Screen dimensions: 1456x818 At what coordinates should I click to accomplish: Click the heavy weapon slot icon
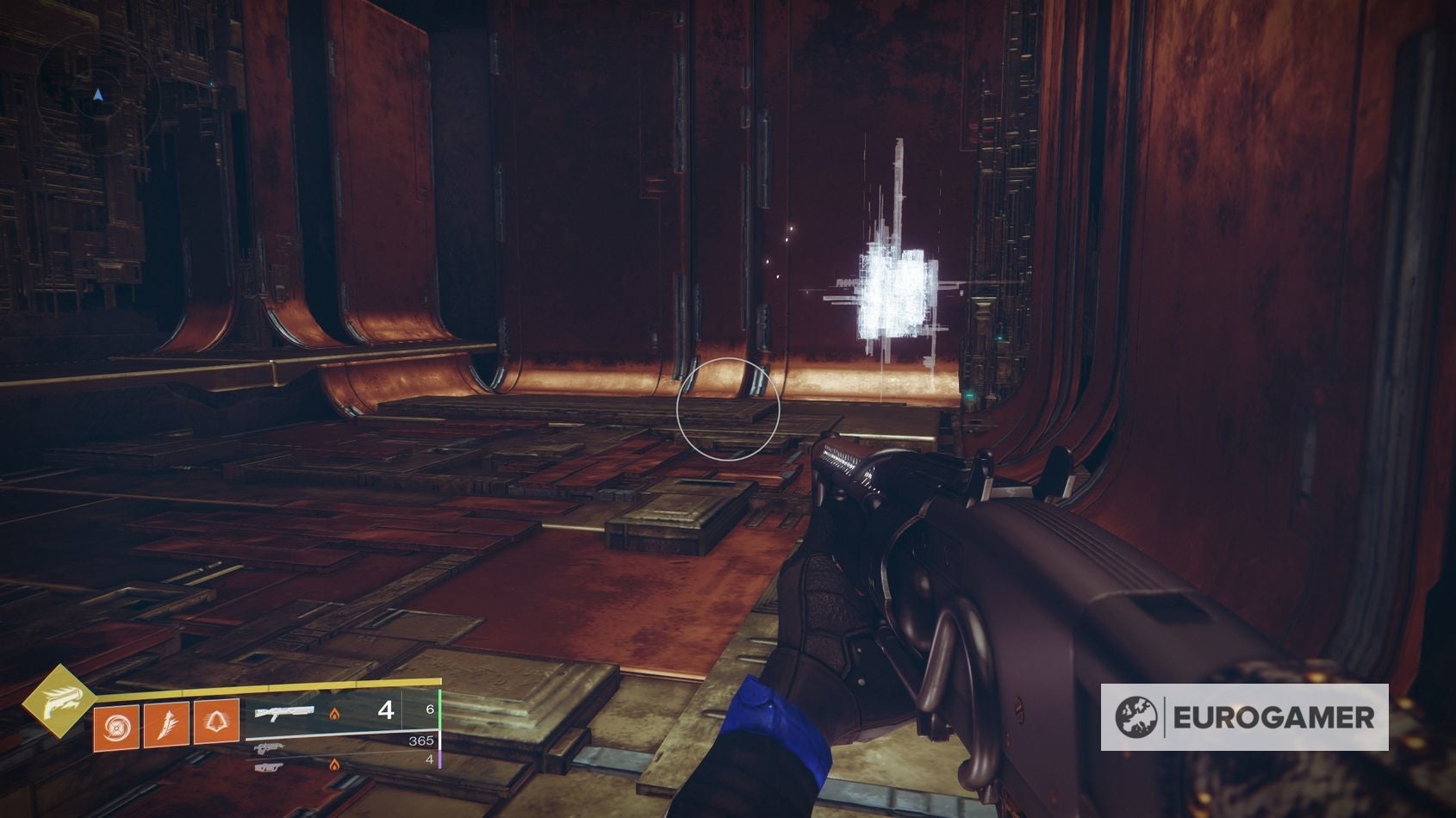270,767
